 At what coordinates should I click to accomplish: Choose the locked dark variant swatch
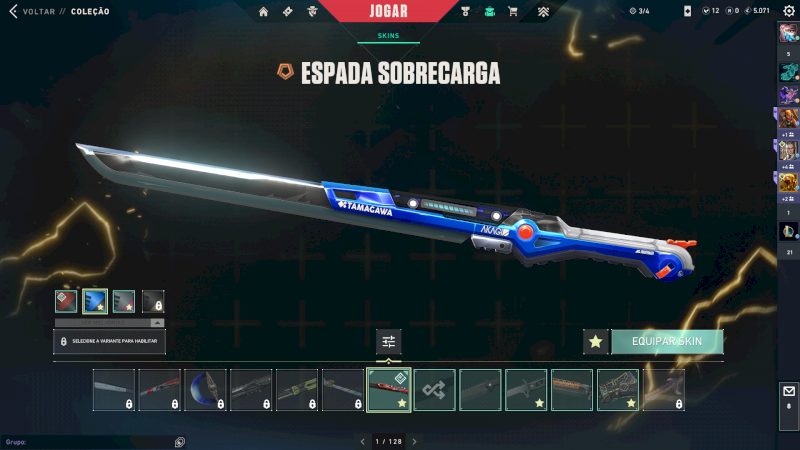(x=153, y=301)
